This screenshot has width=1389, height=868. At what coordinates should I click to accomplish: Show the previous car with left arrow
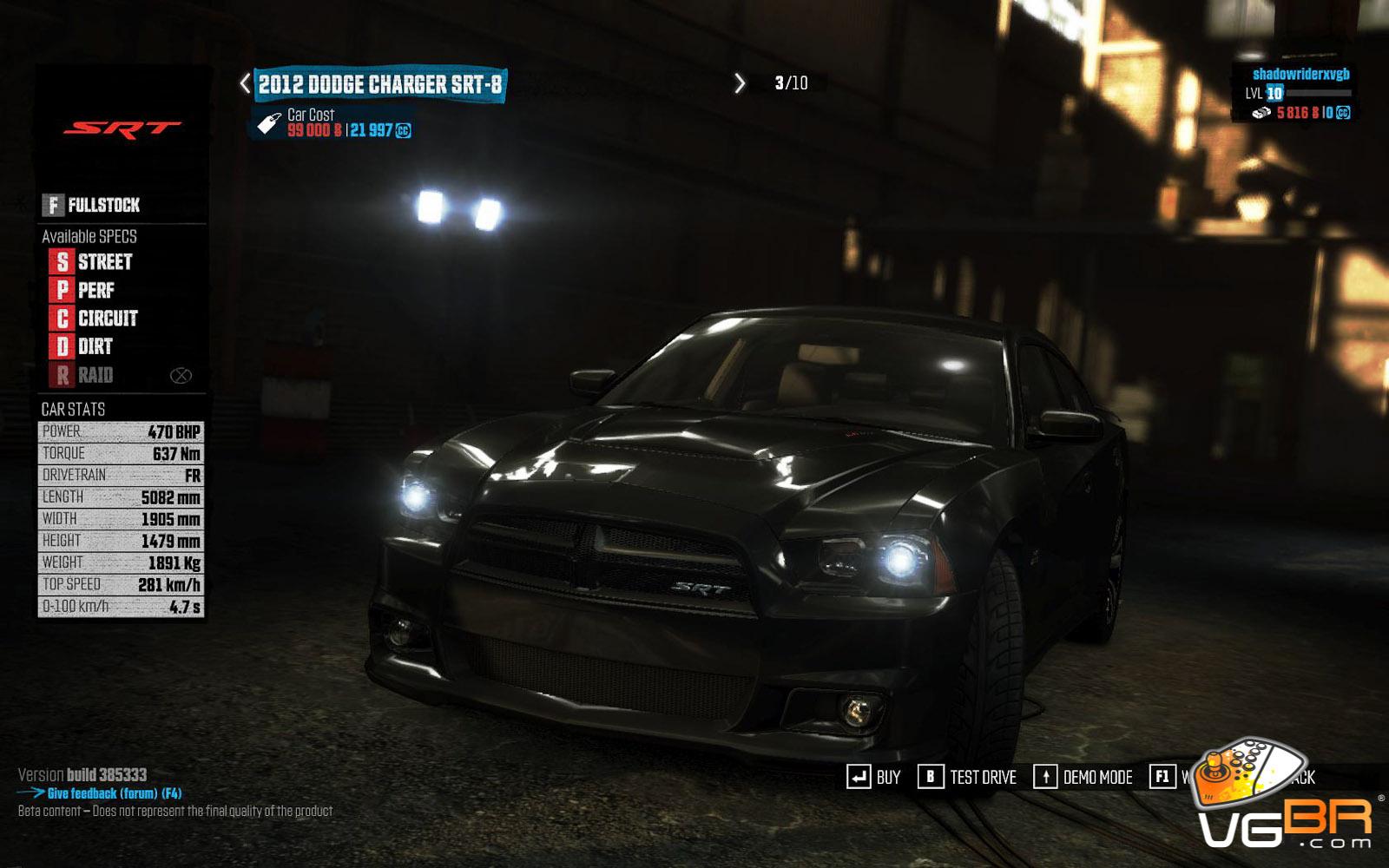coord(246,84)
